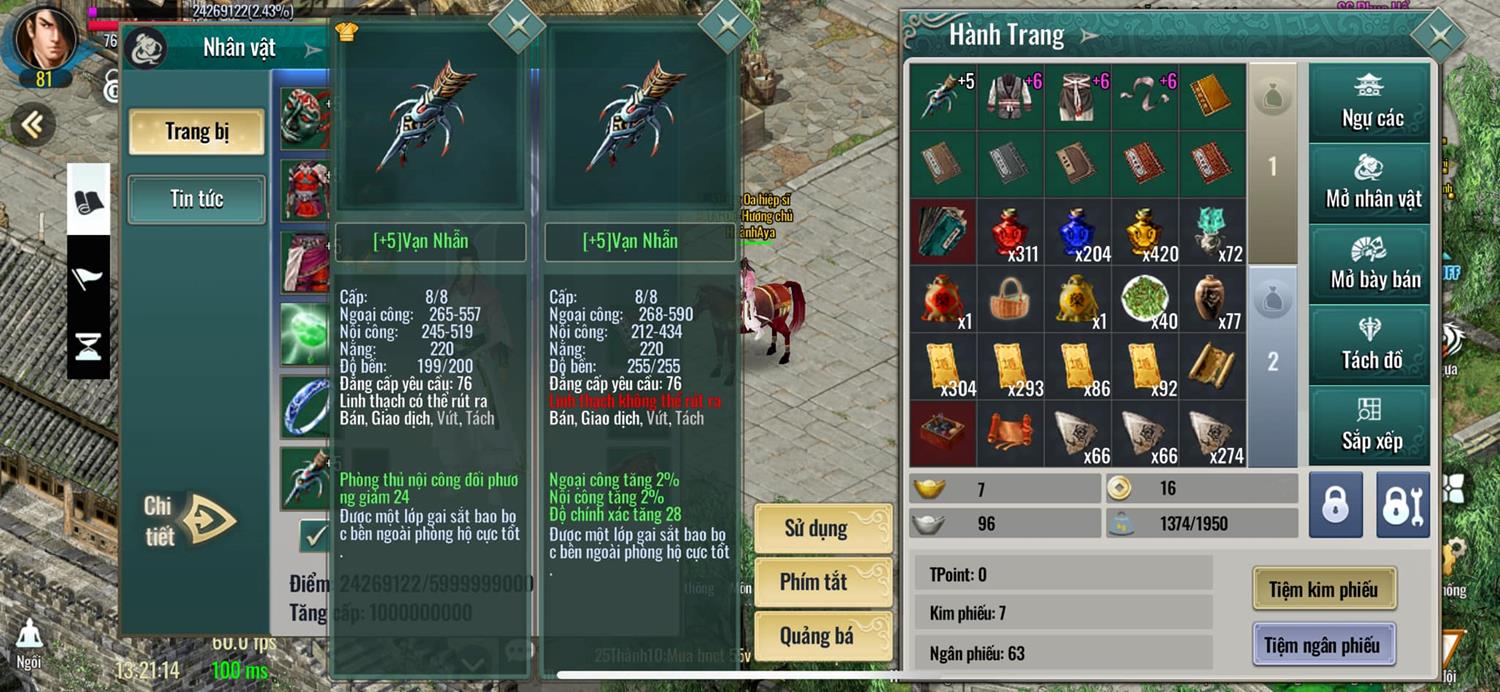
Task: Sort inventory with Sắp xếp
Action: click(x=1371, y=425)
